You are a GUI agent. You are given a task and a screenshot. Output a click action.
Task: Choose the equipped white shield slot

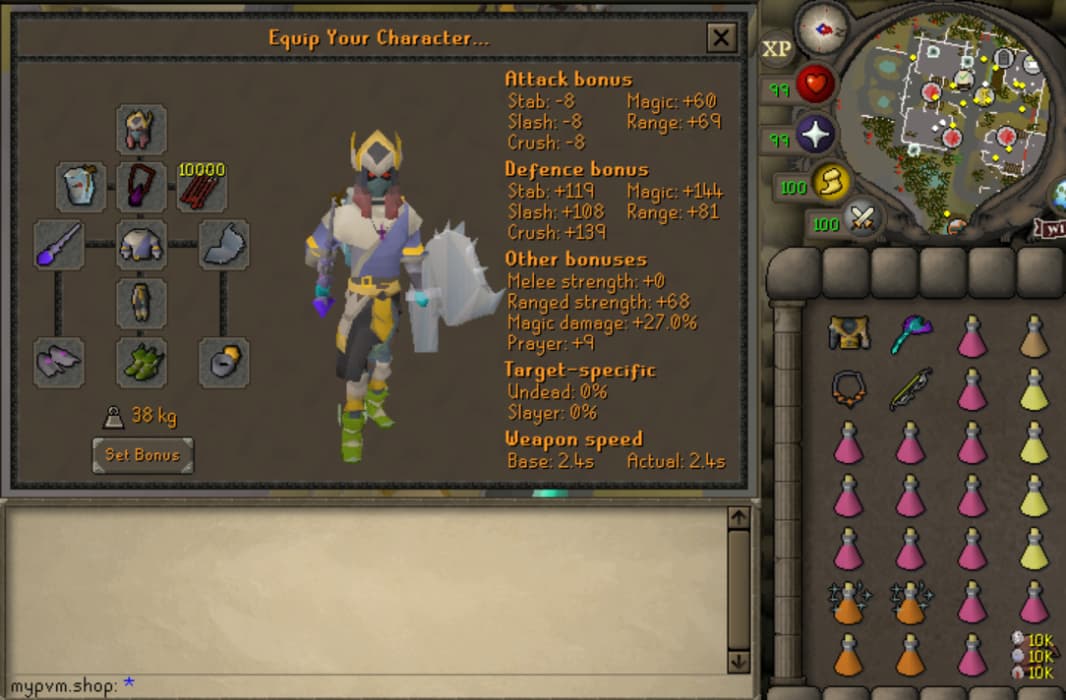(223, 244)
